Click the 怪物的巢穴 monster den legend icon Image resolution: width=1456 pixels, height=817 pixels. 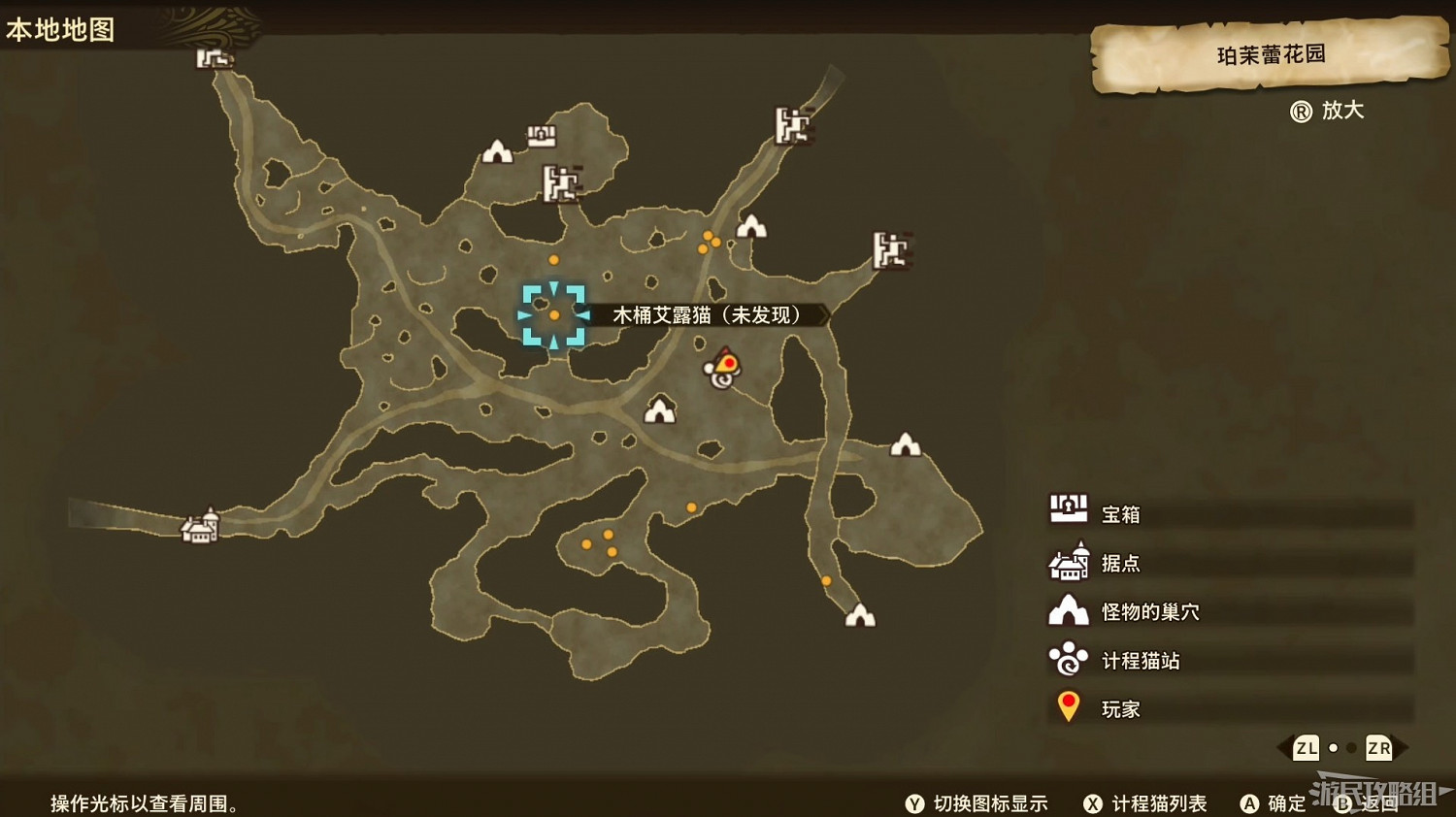1067,608
